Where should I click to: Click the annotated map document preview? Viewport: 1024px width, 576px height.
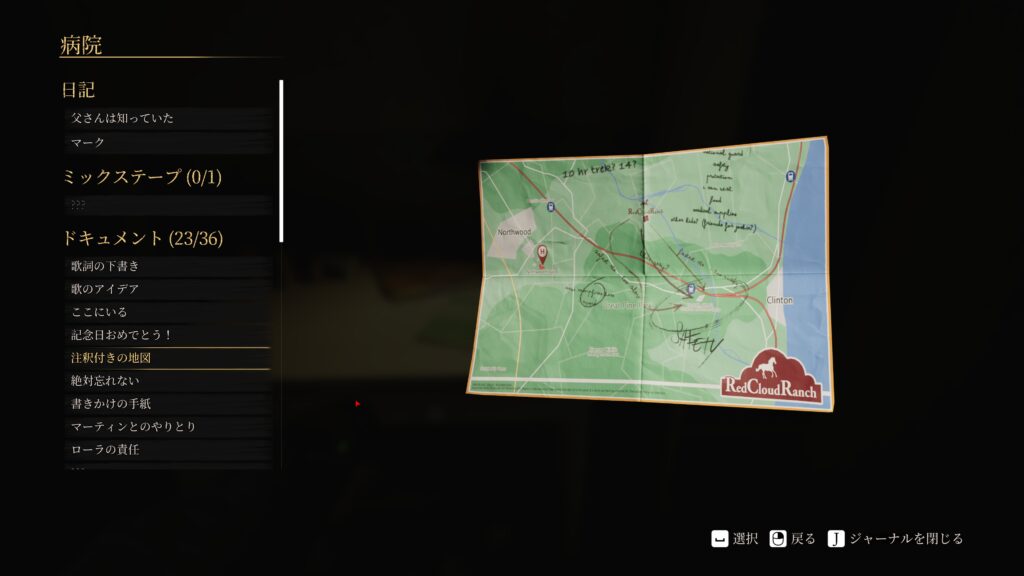tap(652, 272)
